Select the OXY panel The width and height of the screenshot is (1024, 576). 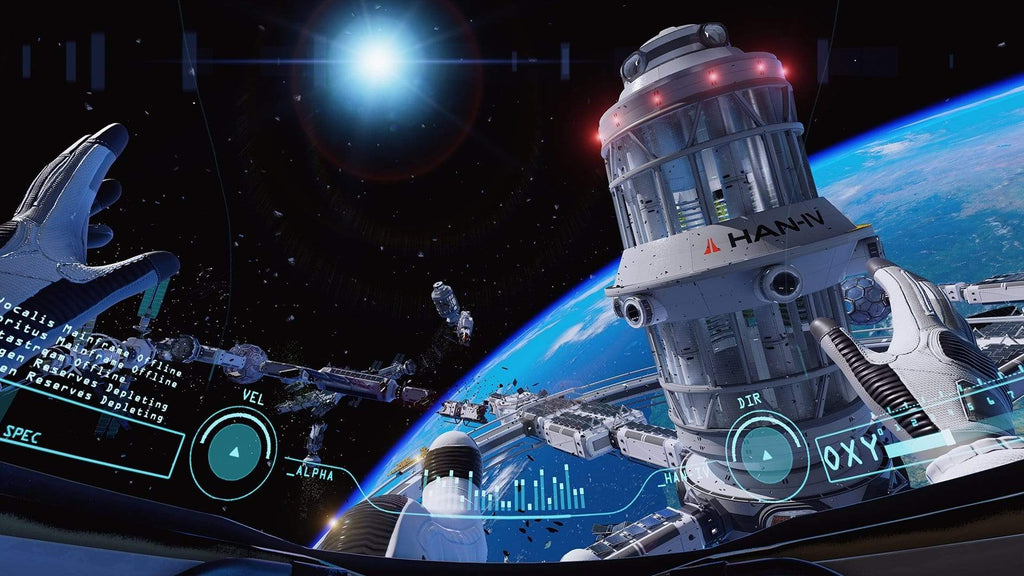tap(858, 452)
